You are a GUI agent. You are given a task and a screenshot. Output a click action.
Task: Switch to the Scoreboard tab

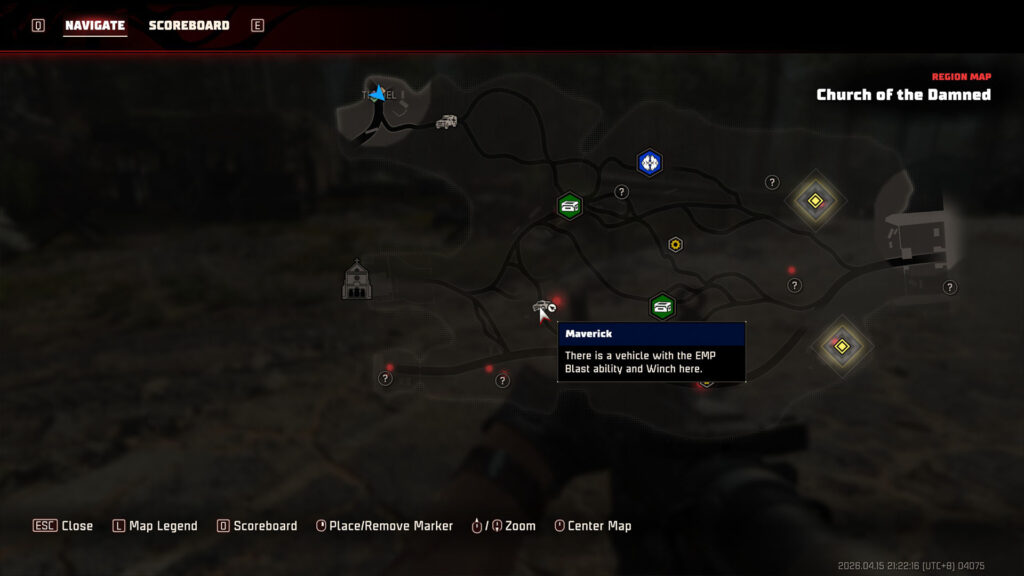click(x=189, y=25)
